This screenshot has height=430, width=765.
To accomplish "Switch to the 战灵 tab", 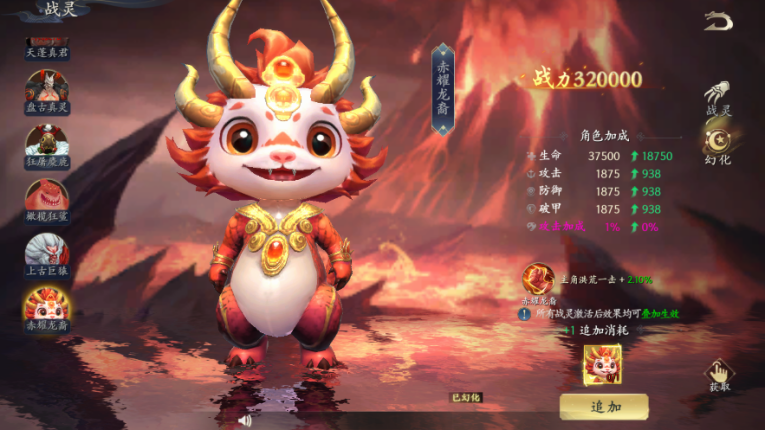I will coord(718,98).
